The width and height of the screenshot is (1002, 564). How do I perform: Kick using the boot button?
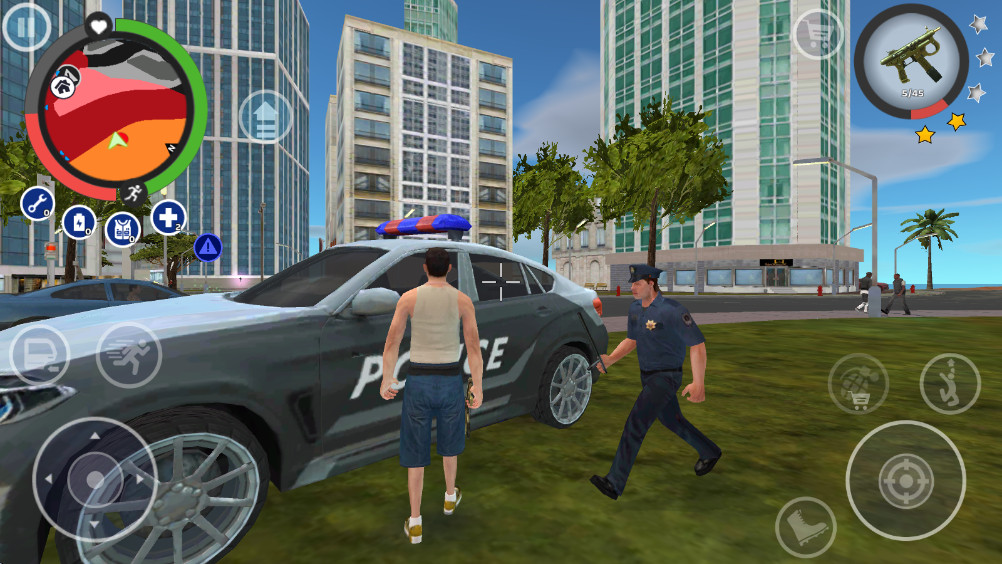806,527
